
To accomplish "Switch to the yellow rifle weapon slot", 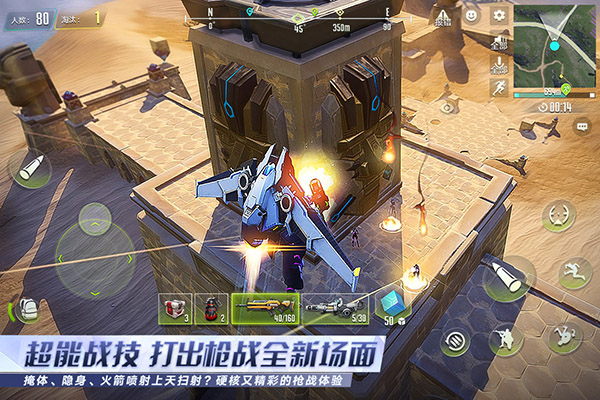I will pyautogui.click(x=264, y=308).
